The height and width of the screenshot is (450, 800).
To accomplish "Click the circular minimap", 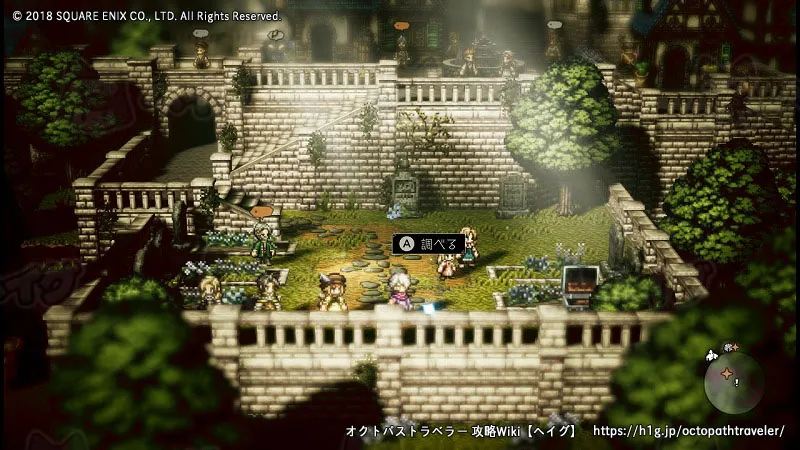I will tap(734, 383).
